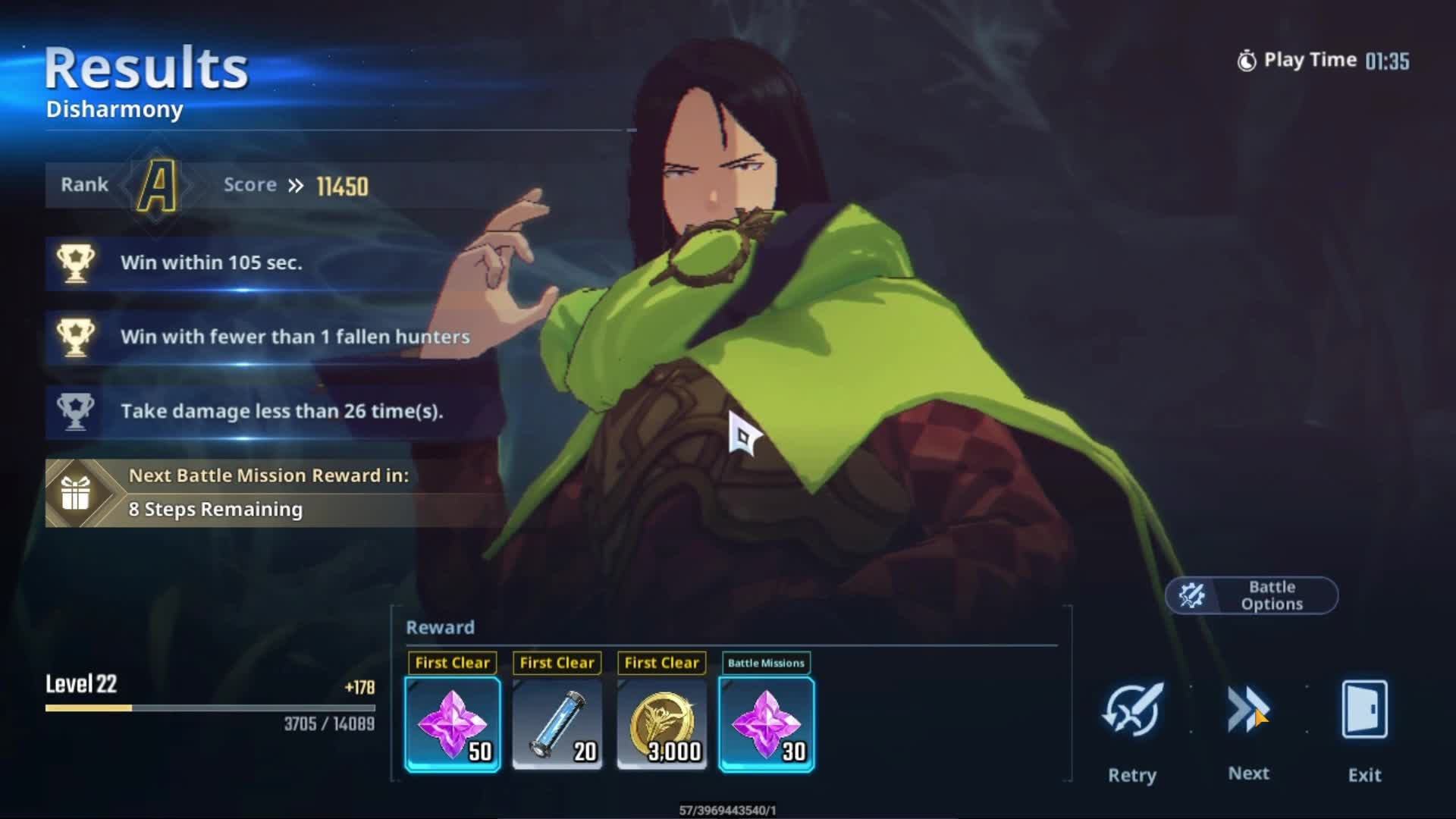Screen dimensions: 1456x819
Task: Open Battle Options
Action: (1251, 595)
